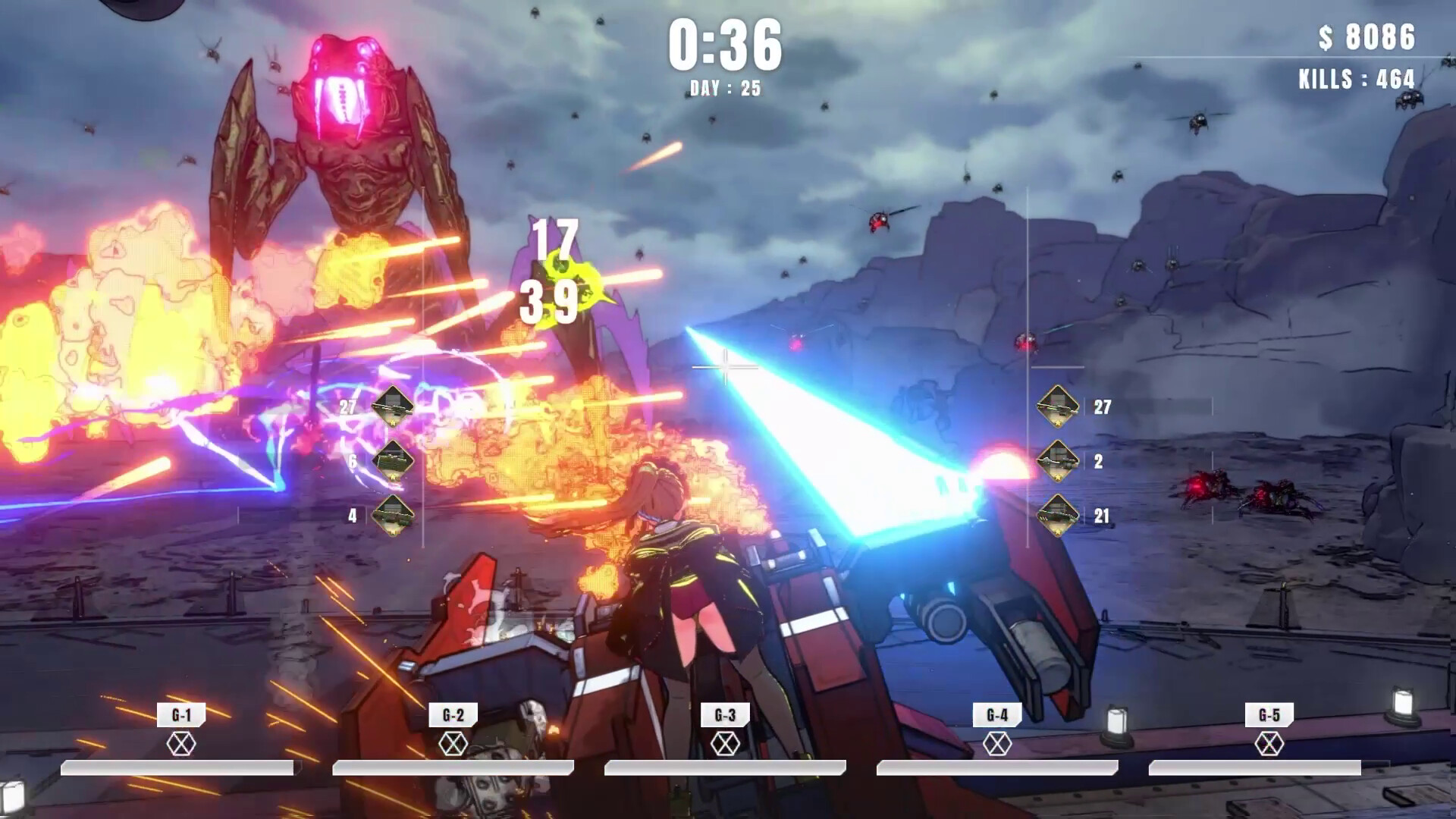1456x819 pixels.
Task: Click the G-1 gate status diamond icon
Action: [x=180, y=742]
